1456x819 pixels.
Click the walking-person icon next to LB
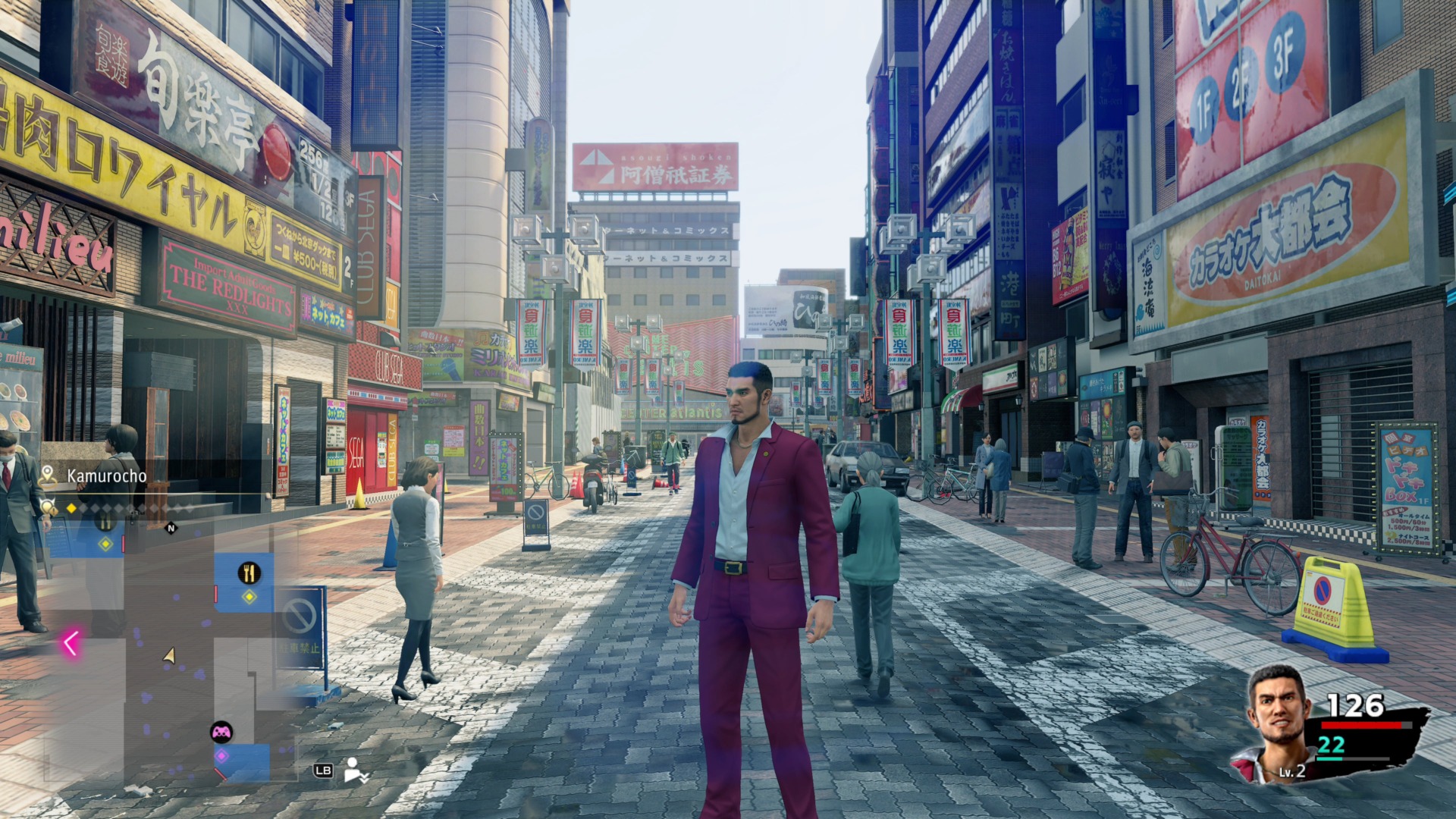pyautogui.click(x=351, y=767)
